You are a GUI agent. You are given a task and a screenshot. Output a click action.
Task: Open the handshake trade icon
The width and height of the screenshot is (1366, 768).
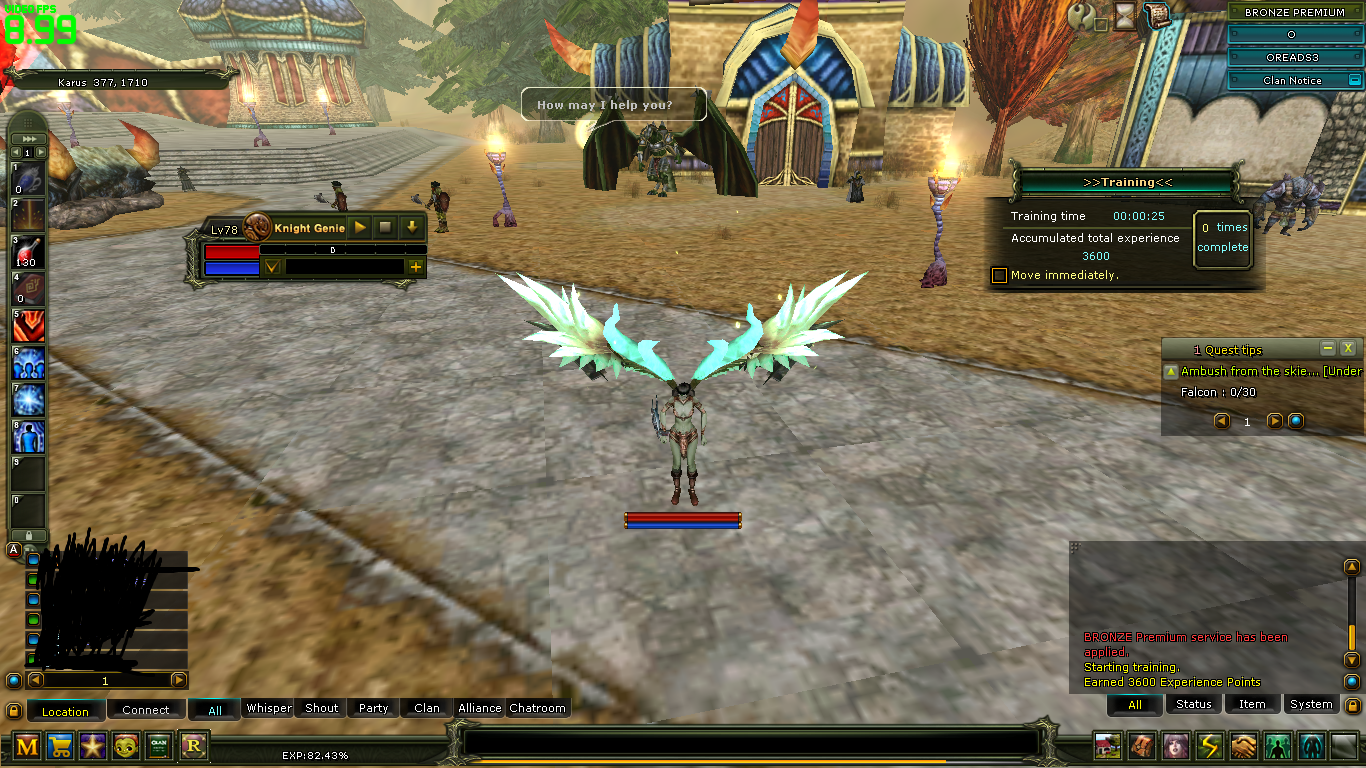coord(1243,745)
